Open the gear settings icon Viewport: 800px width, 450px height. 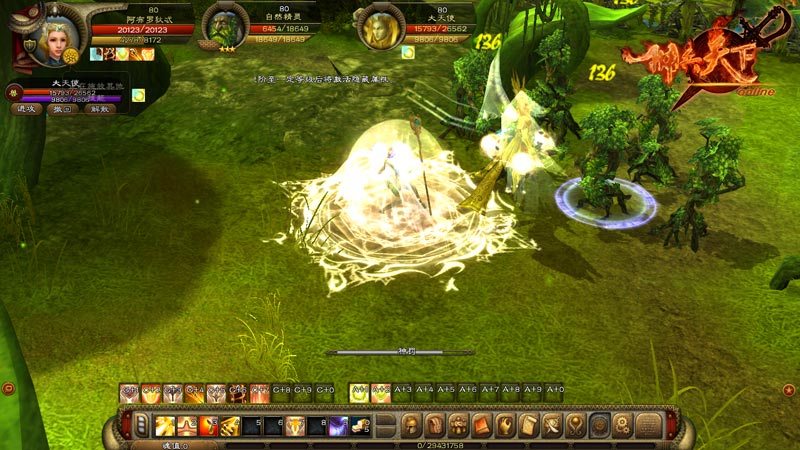pyautogui.click(x=622, y=426)
